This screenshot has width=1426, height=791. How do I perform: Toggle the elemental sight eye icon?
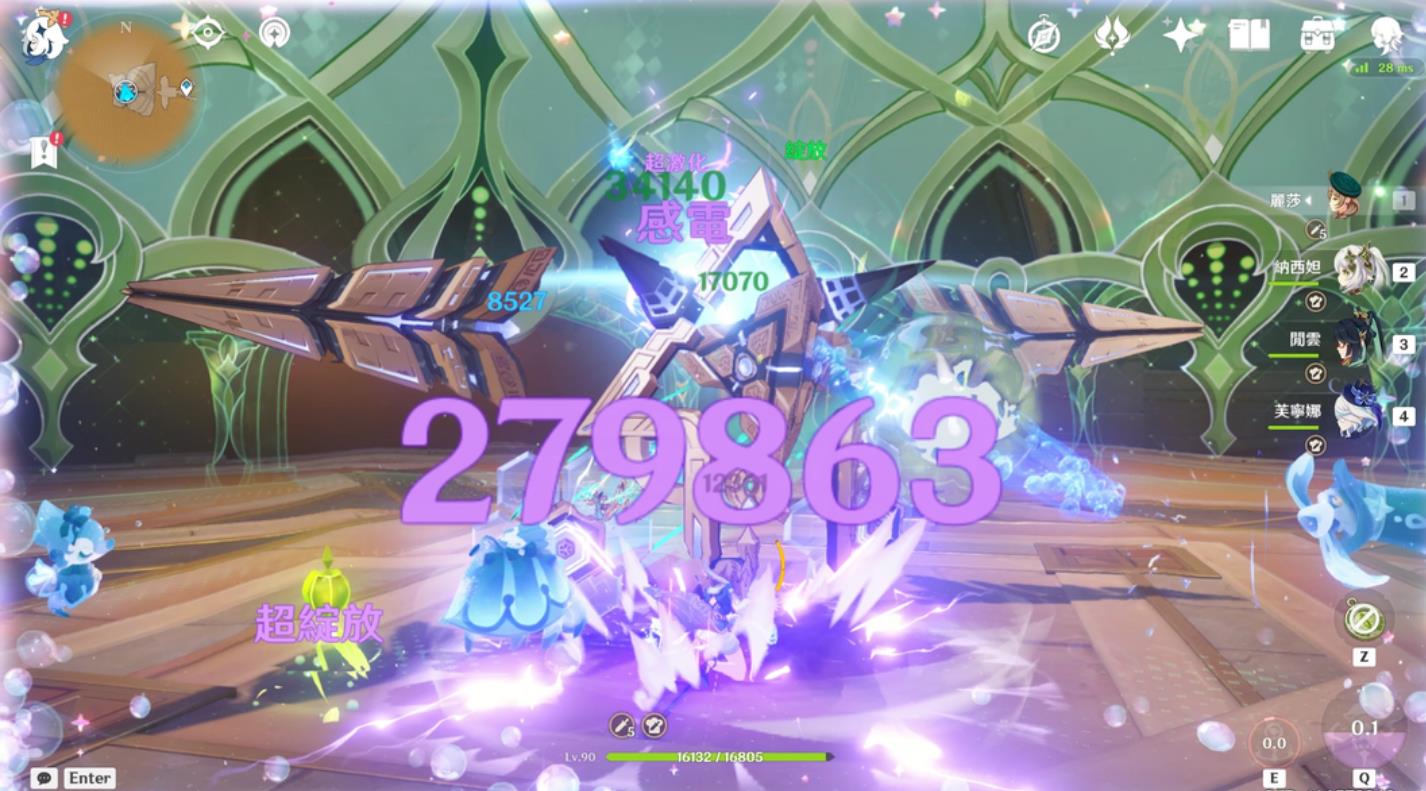click(208, 32)
